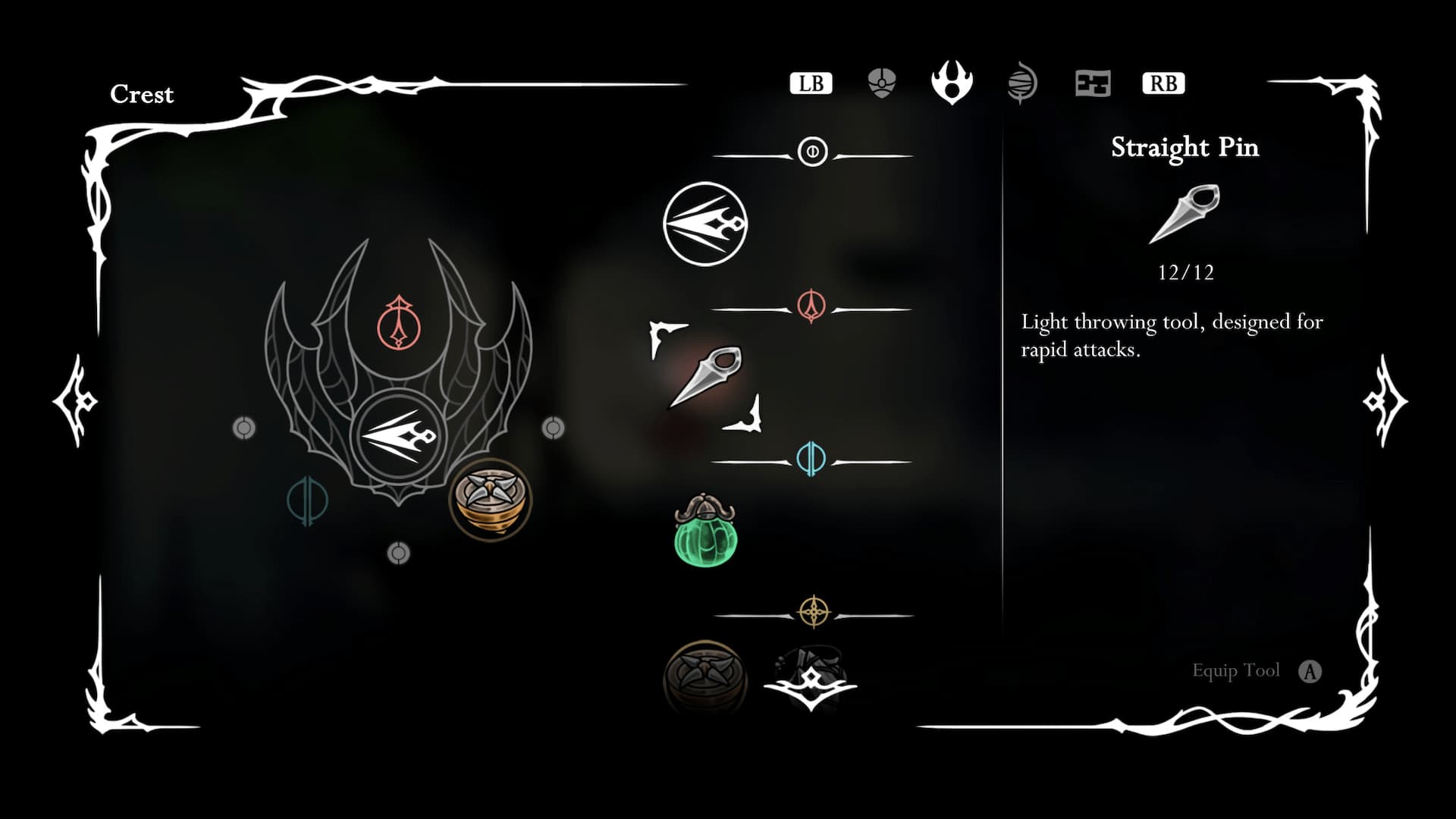This screenshot has width=1456, height=819.
Task: Select the Straight Pin tool in the list
Action: [x=706, y=377]
